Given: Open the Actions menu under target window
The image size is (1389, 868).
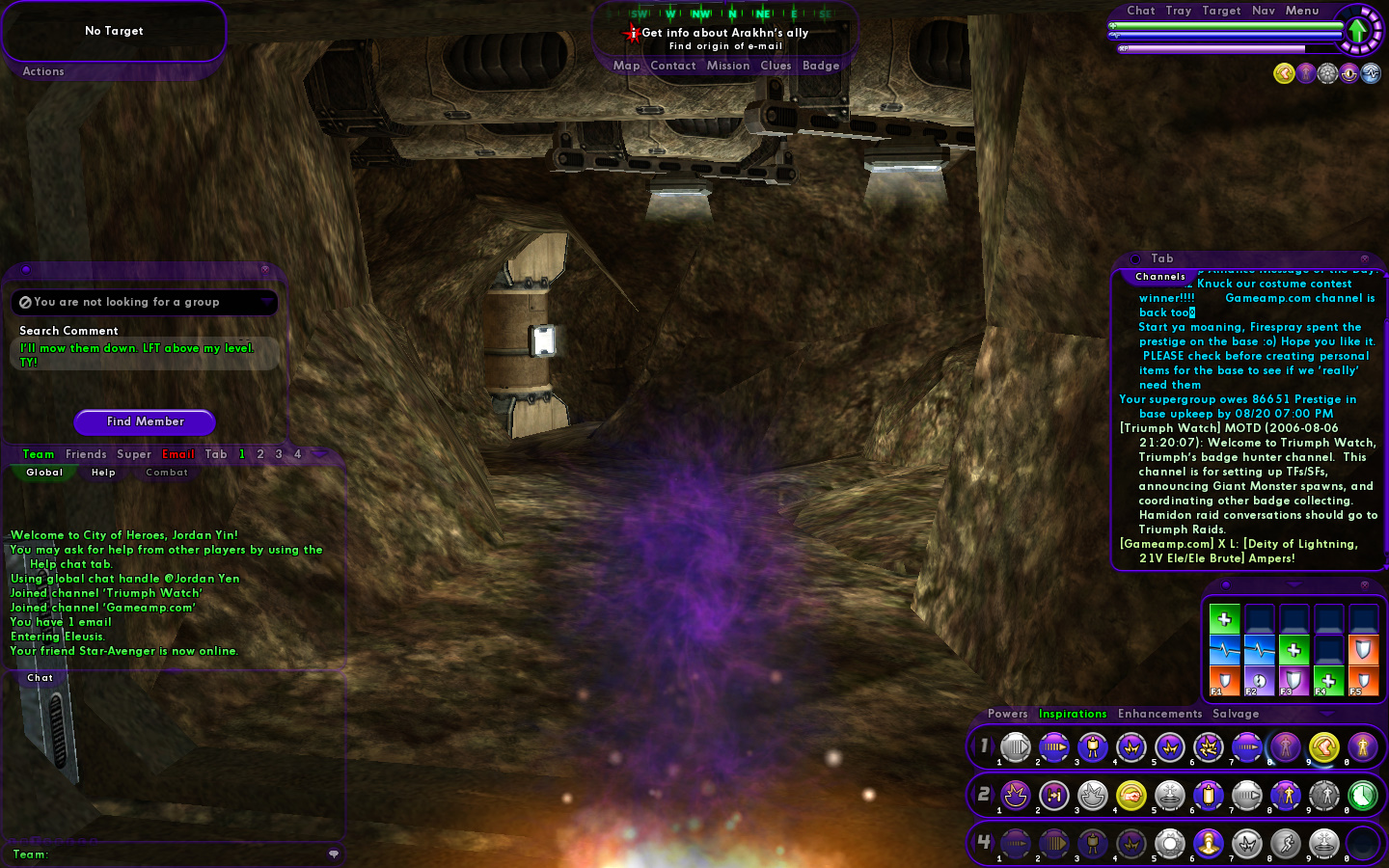Looking at the screenshot, I should 43,71.
